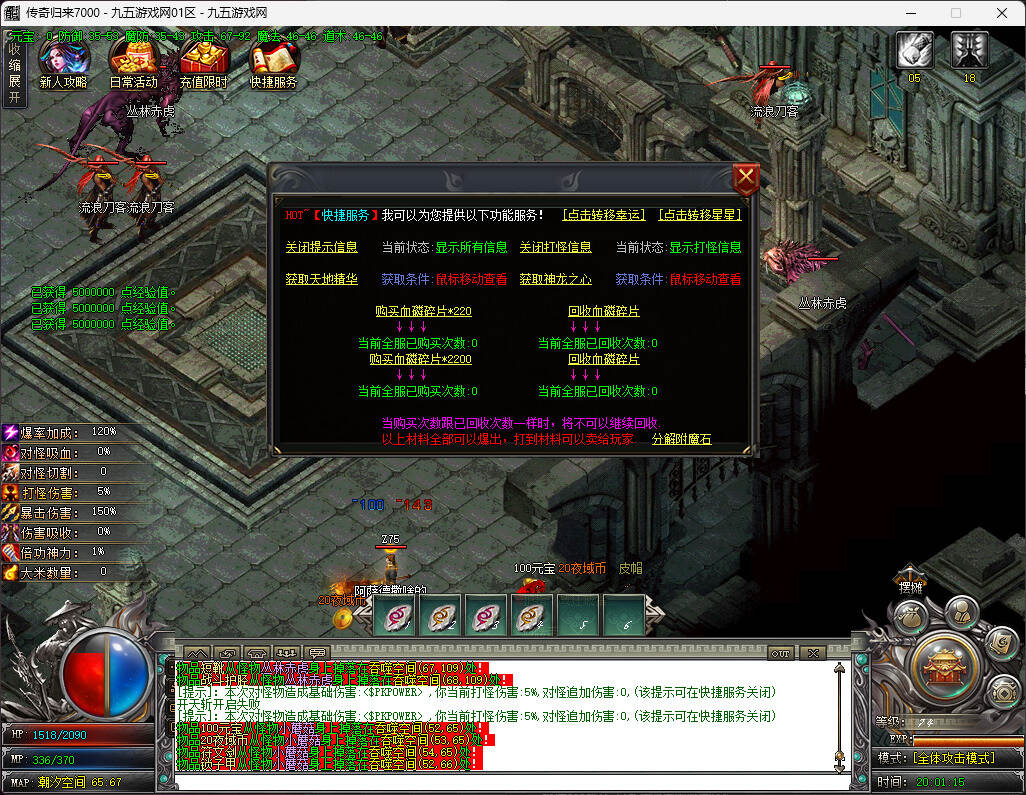The width and height of the screenshot is (1026, 795).
Task: Close the 快捷服务 dialog window
Action: coord(746,180)
